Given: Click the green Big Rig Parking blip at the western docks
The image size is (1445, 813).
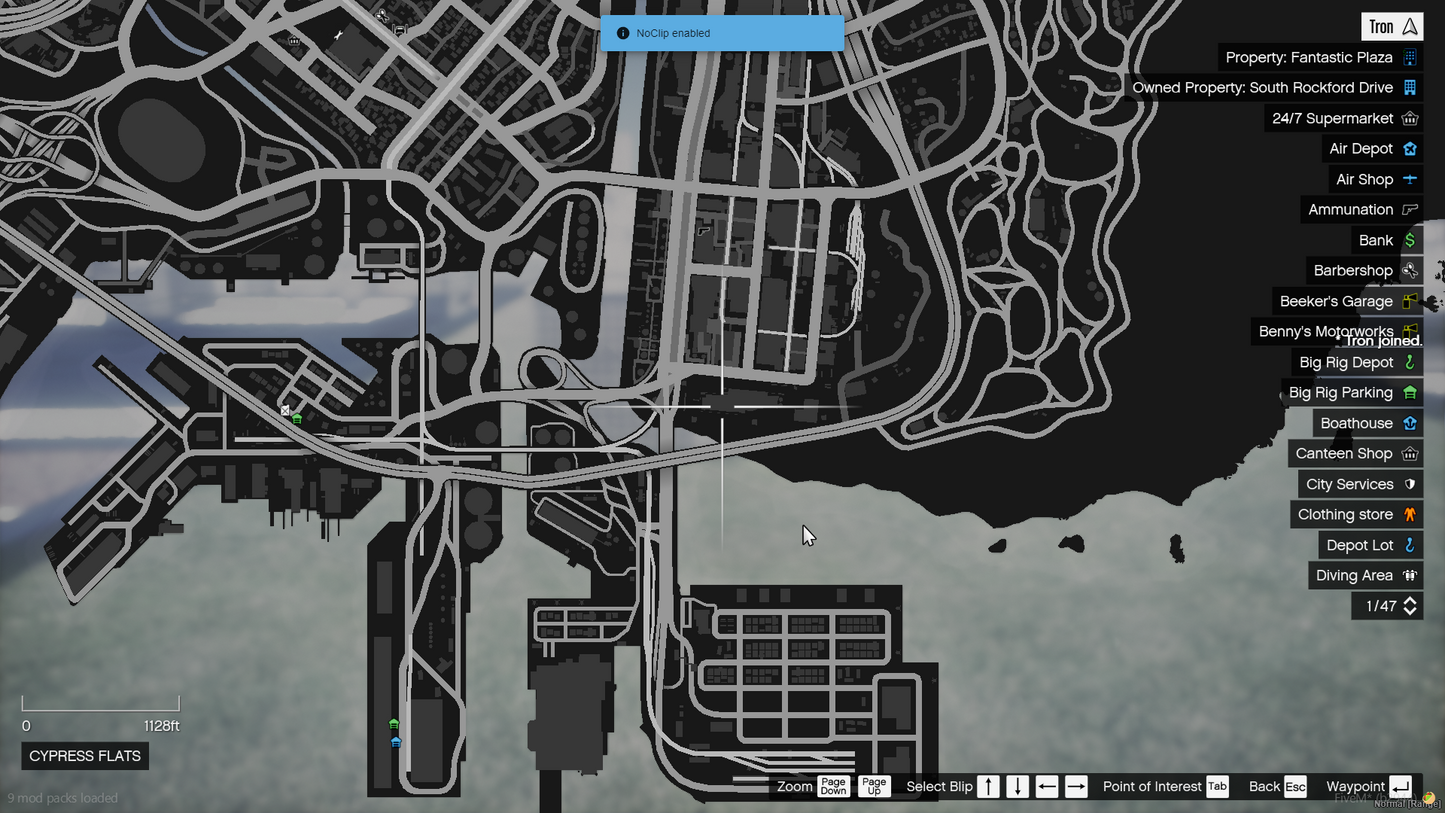Looking at the screenshot, I should coord(297,419).
